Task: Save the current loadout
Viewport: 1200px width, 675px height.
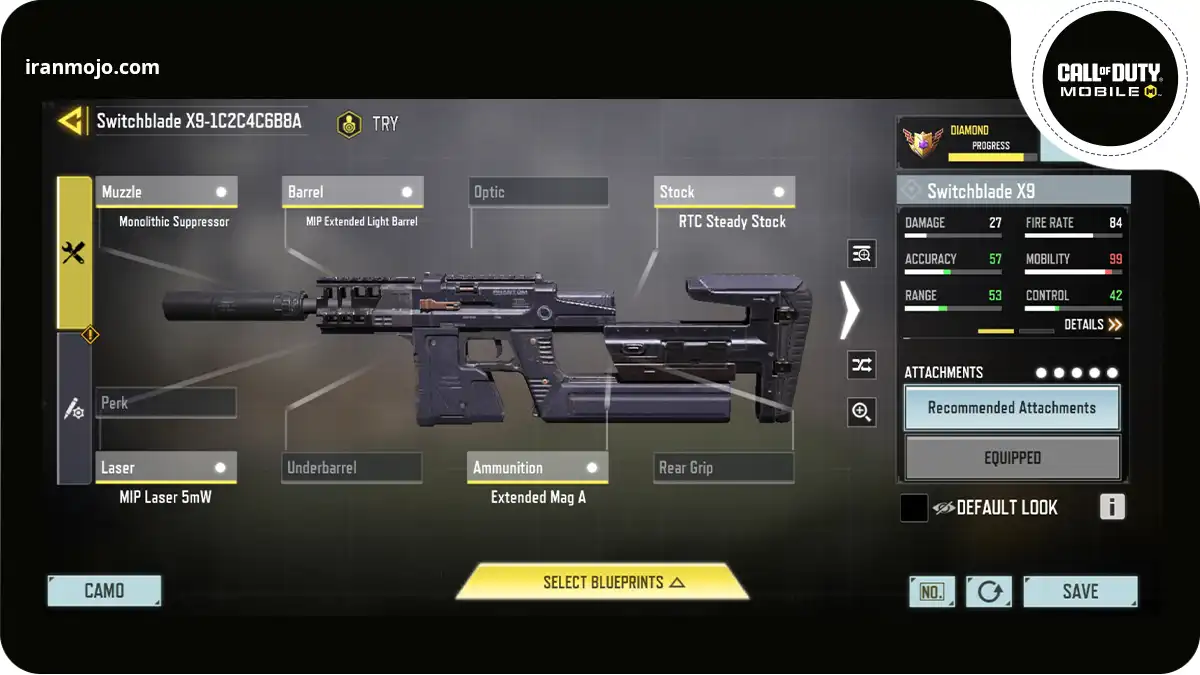Action: coord(1080,591)
